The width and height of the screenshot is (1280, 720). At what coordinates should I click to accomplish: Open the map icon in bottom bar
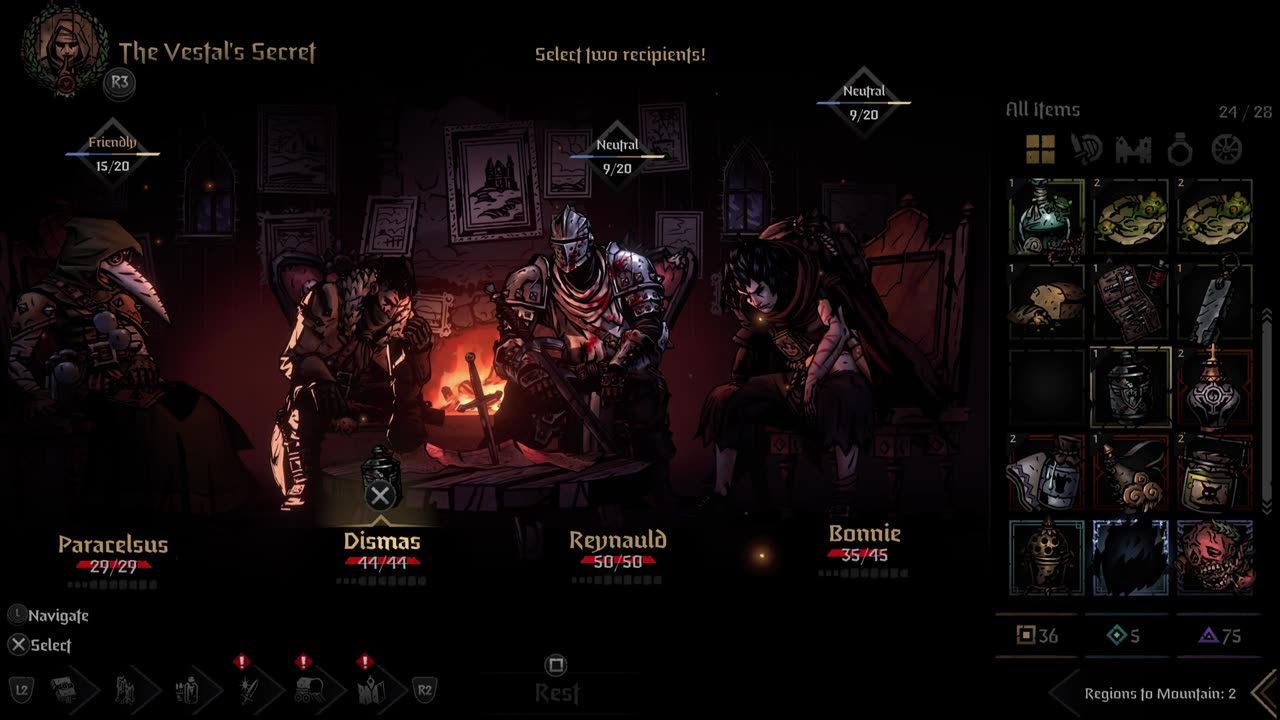[x=369, y=689]
